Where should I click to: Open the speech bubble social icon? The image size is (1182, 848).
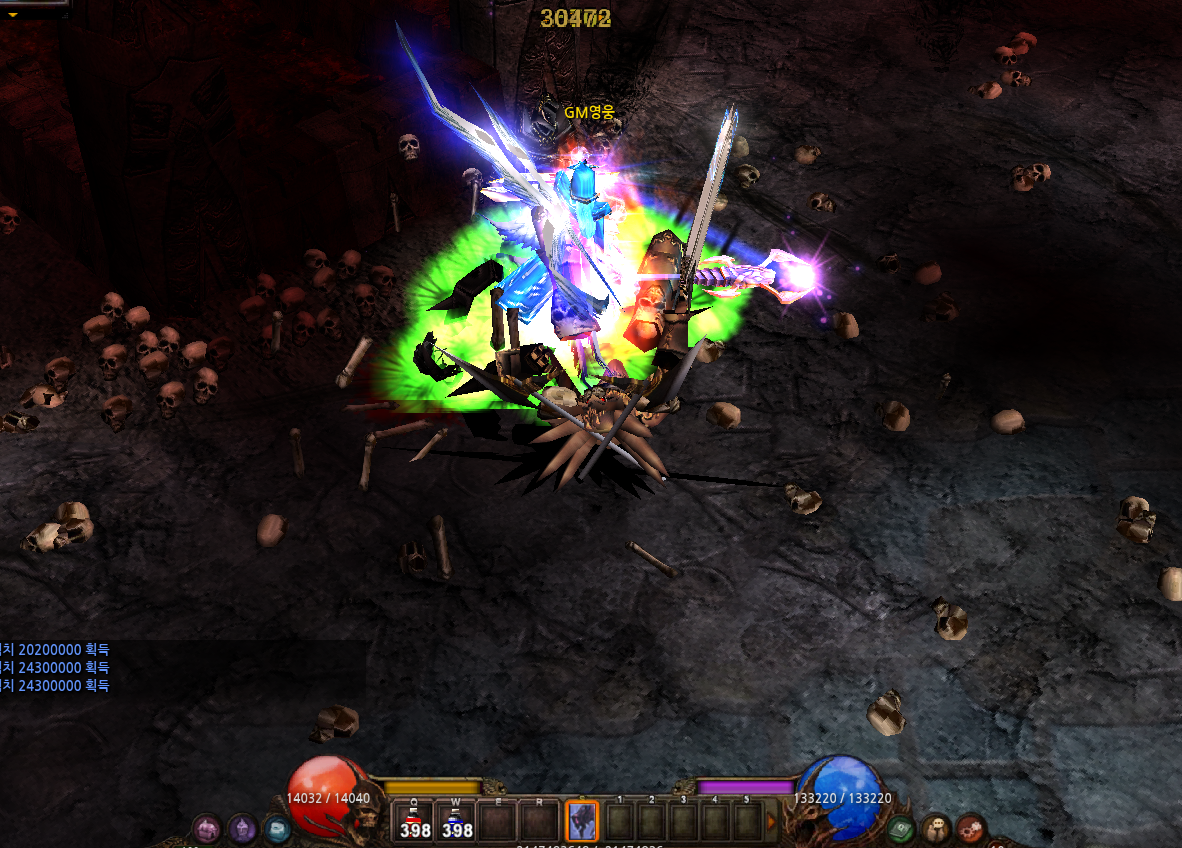coord(936,828)
